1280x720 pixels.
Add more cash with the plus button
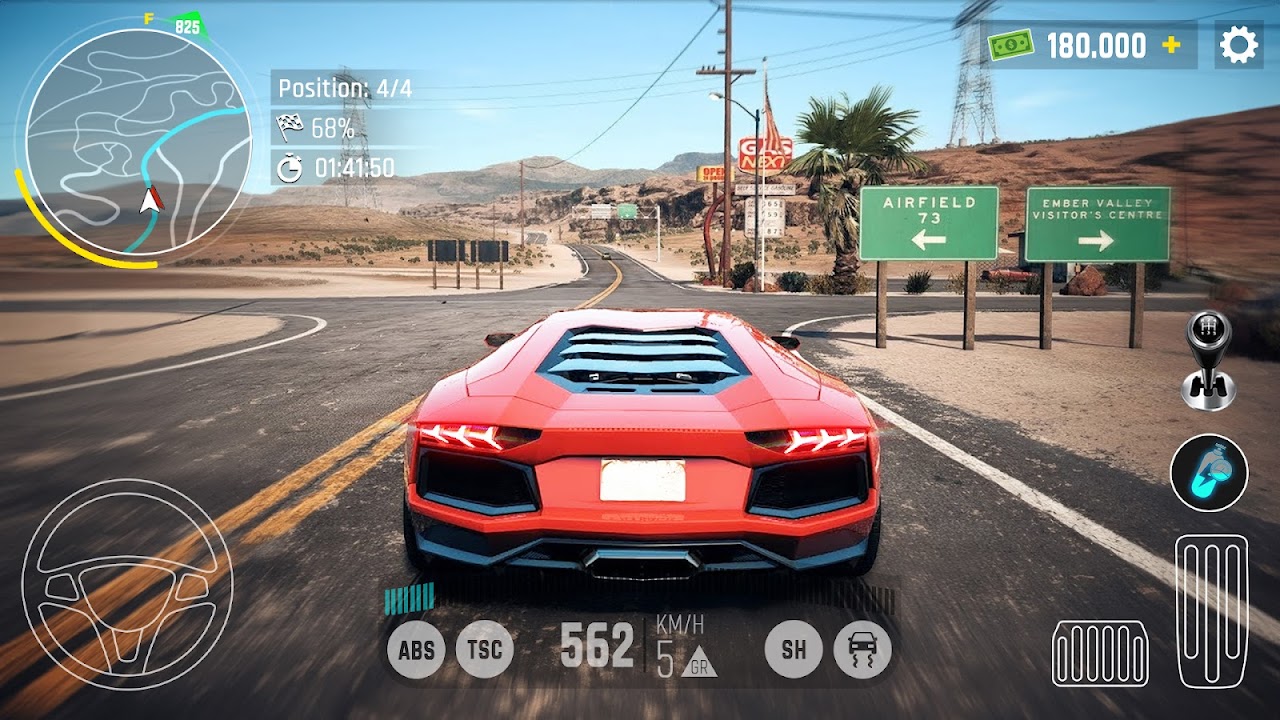coord(1171,46)
